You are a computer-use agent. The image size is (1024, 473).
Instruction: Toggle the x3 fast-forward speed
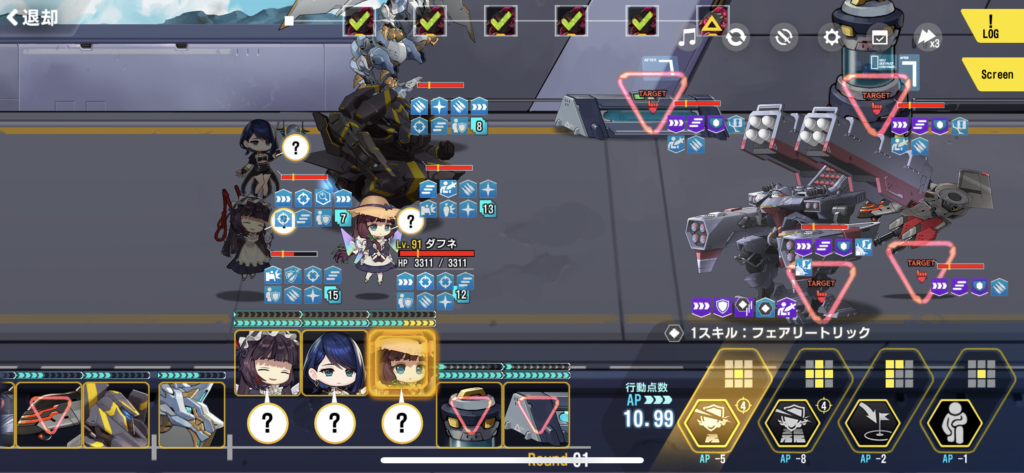927,38
